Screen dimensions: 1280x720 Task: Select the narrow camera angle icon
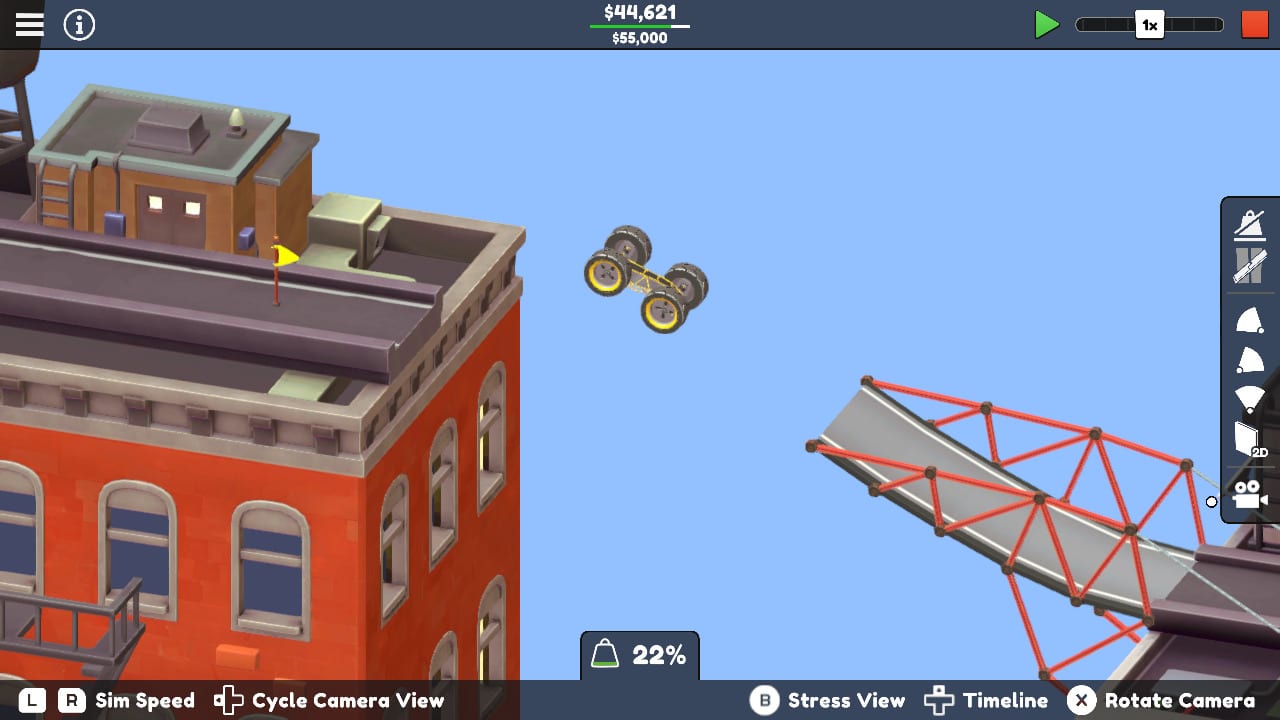(1249, 320)
